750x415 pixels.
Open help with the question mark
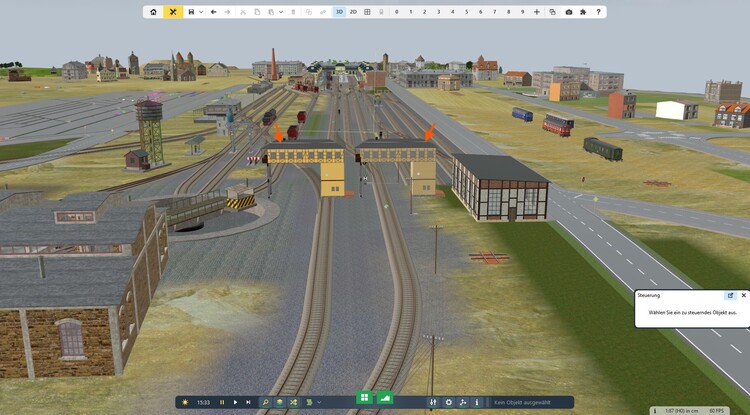tap(599, 12)
